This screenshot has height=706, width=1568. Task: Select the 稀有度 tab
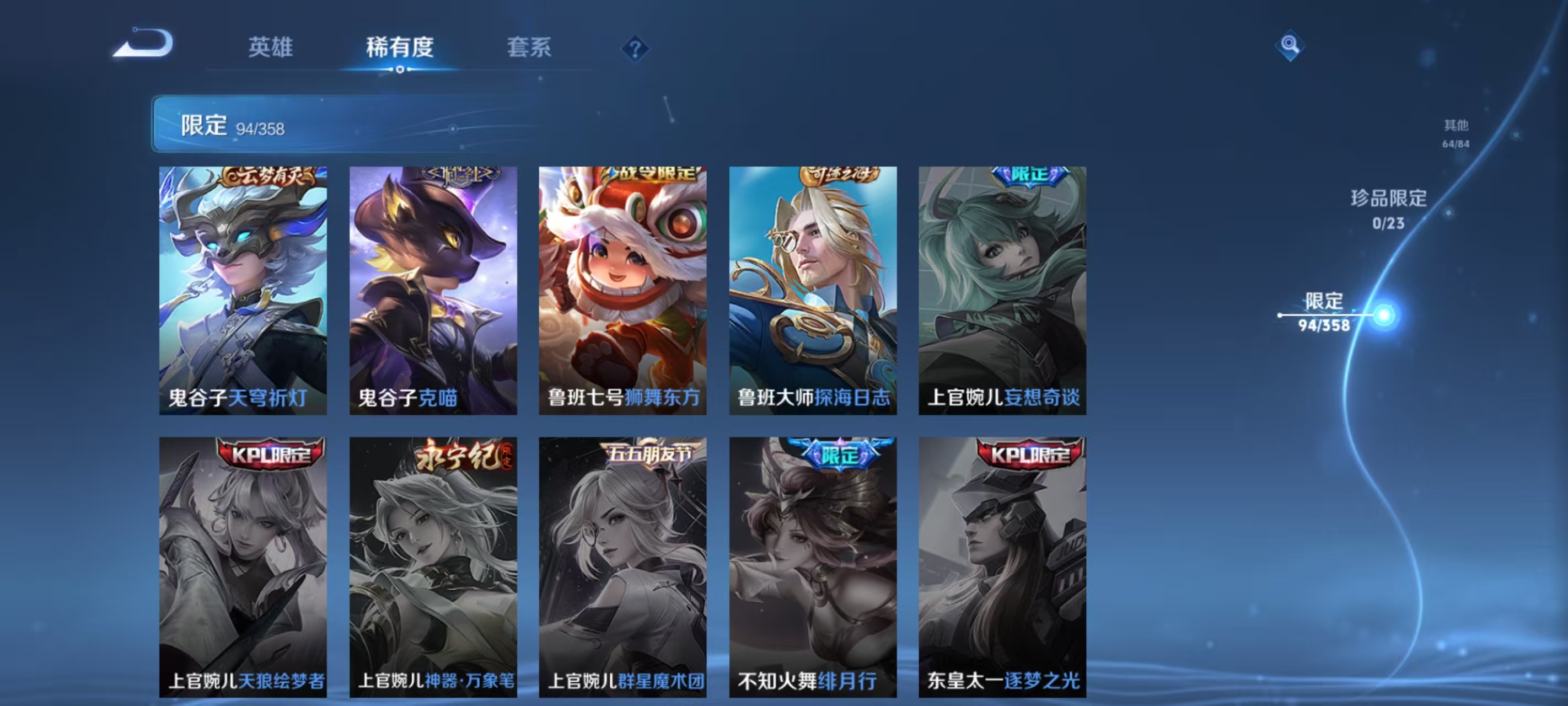tap(400, 49)
